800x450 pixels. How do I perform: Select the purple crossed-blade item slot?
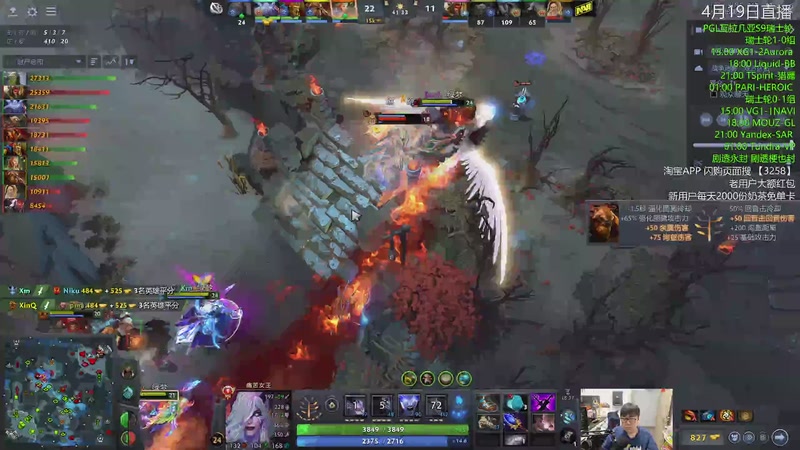(x=542, y=403)
